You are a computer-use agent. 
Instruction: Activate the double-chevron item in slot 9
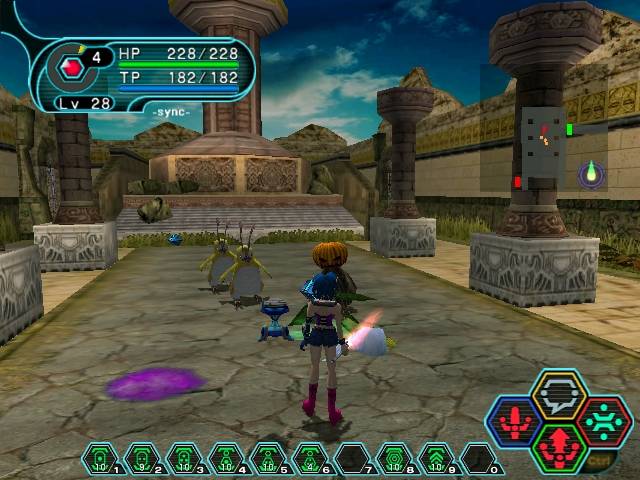(x=434, y=459)
